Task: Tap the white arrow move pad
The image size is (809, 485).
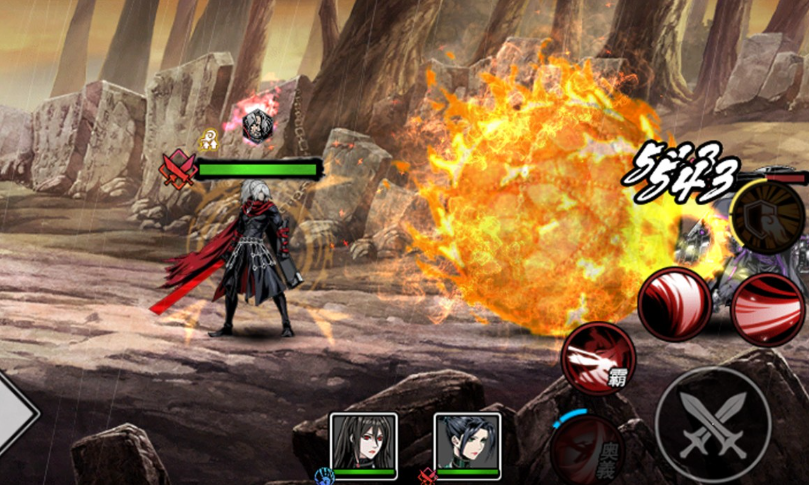Action: (14, 413)
